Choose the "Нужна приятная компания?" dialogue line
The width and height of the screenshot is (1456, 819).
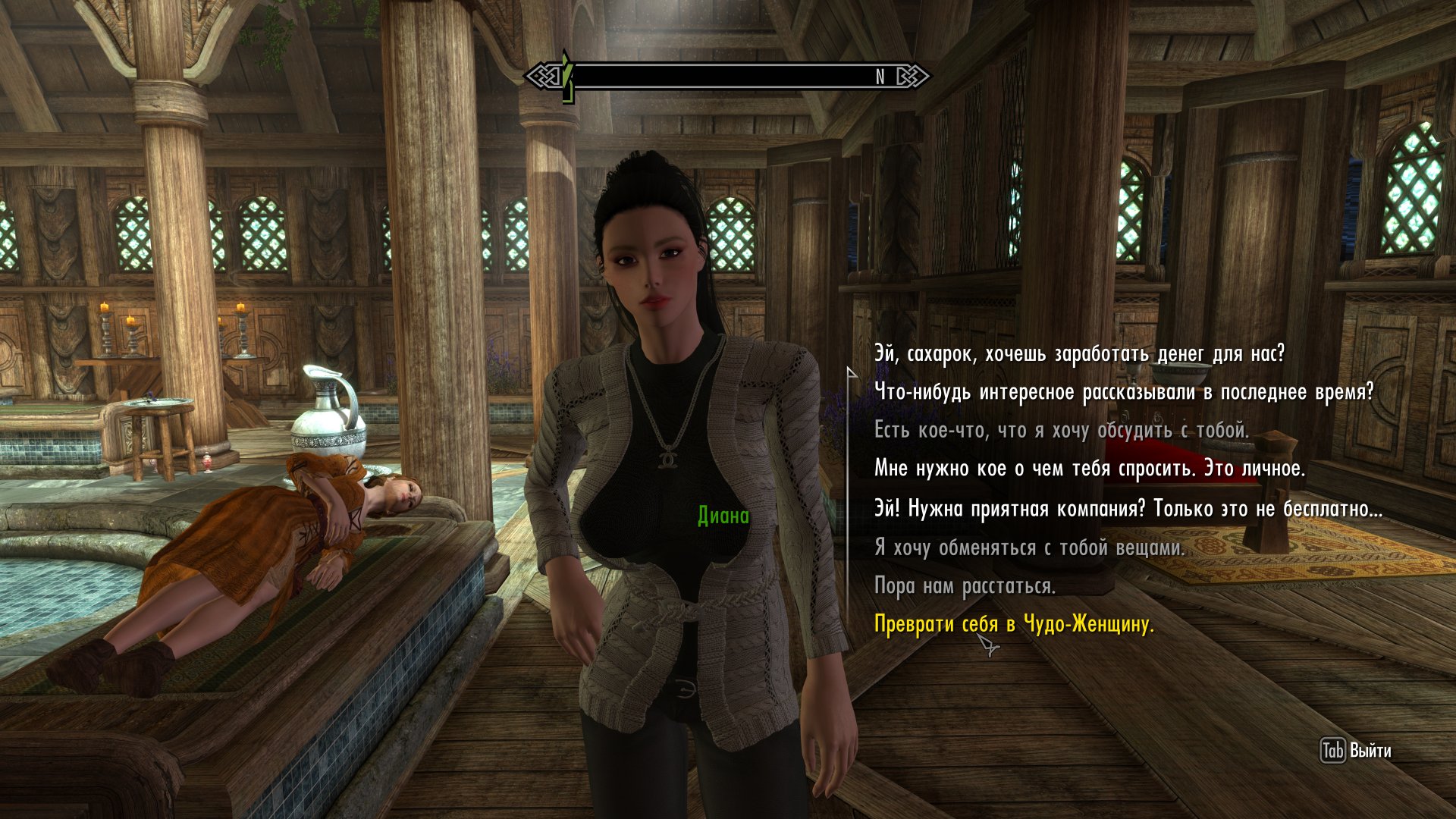tap(1128, 509)
